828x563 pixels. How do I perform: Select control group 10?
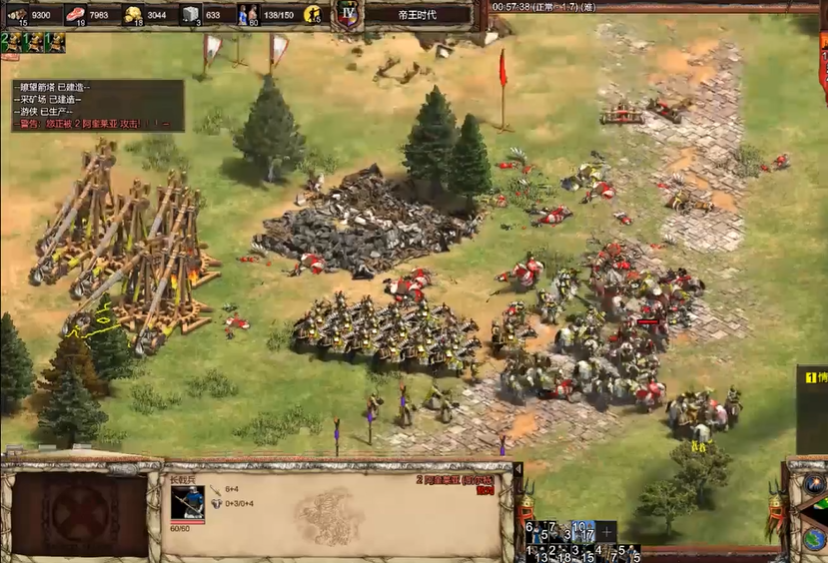[x=581, y=530]
